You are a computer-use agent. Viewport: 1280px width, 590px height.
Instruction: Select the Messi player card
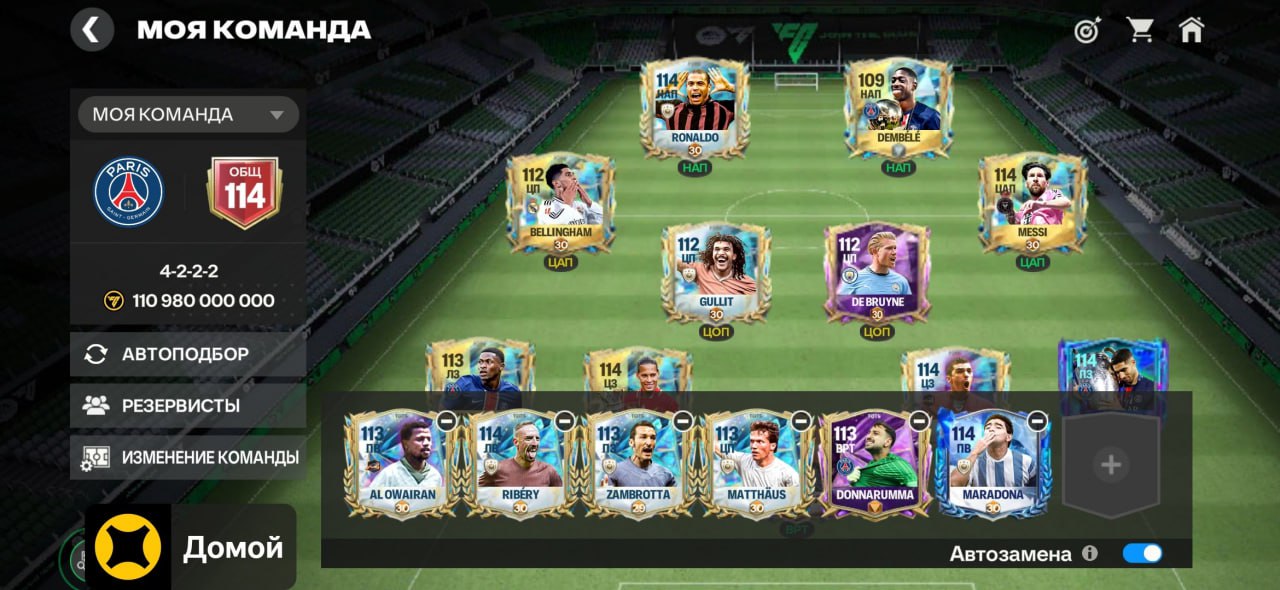pyautogui.click(x=1032, y=201)
